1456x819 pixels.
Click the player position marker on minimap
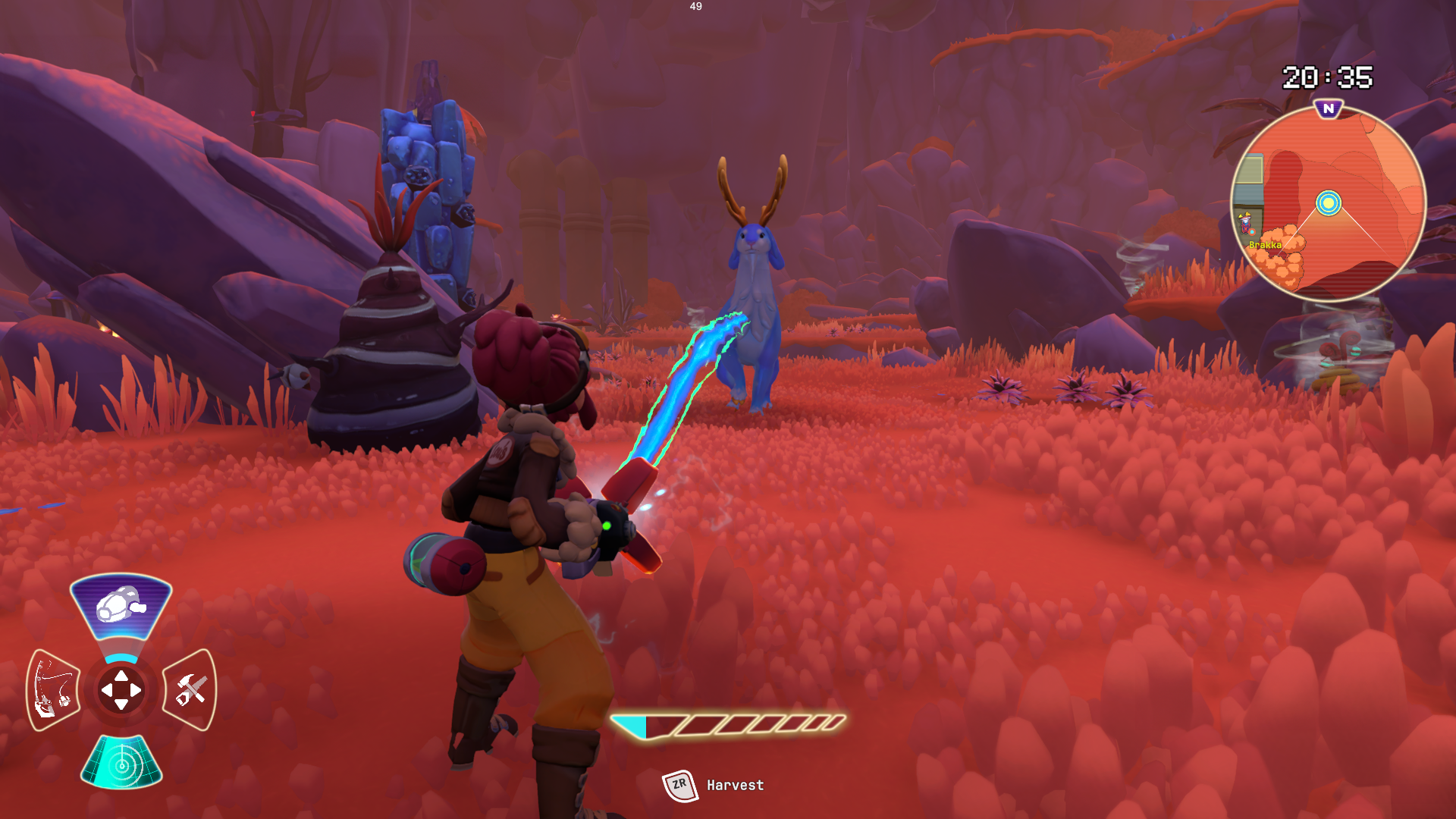(1328, 203)
